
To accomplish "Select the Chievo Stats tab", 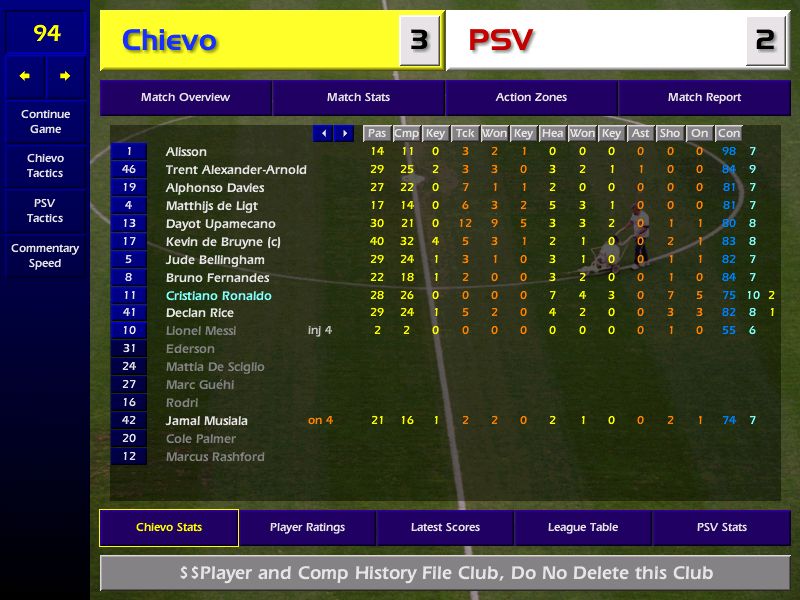I will (x=169, y=527).
